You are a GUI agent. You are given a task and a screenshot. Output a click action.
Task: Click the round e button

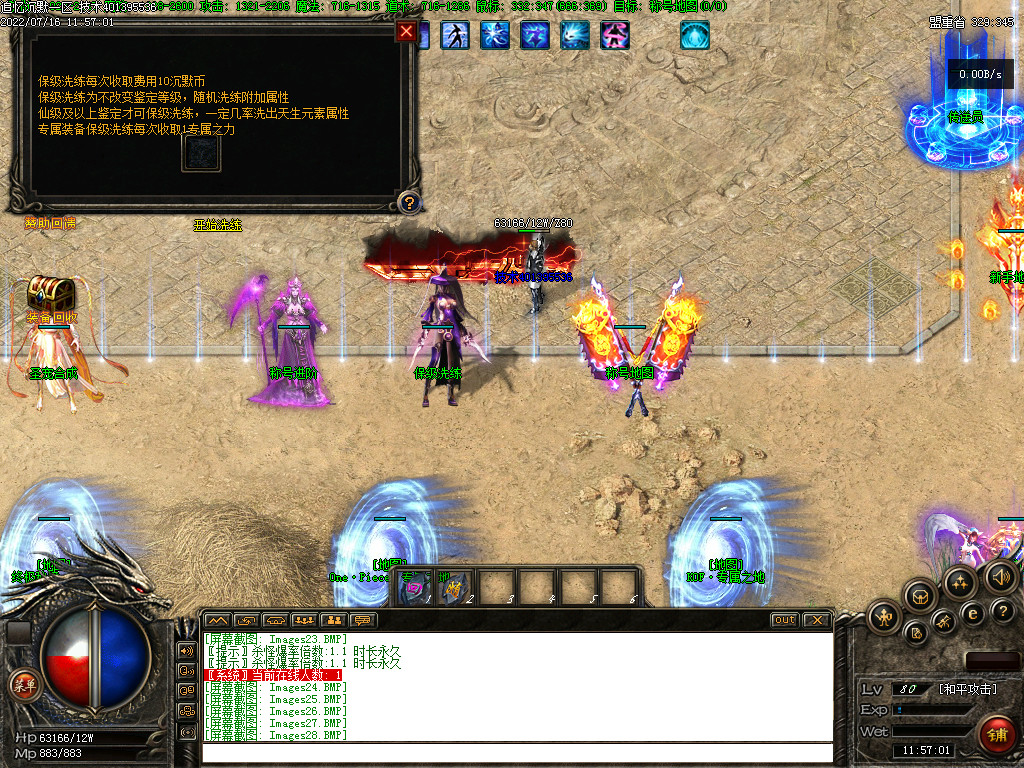(x=971, y=613)
